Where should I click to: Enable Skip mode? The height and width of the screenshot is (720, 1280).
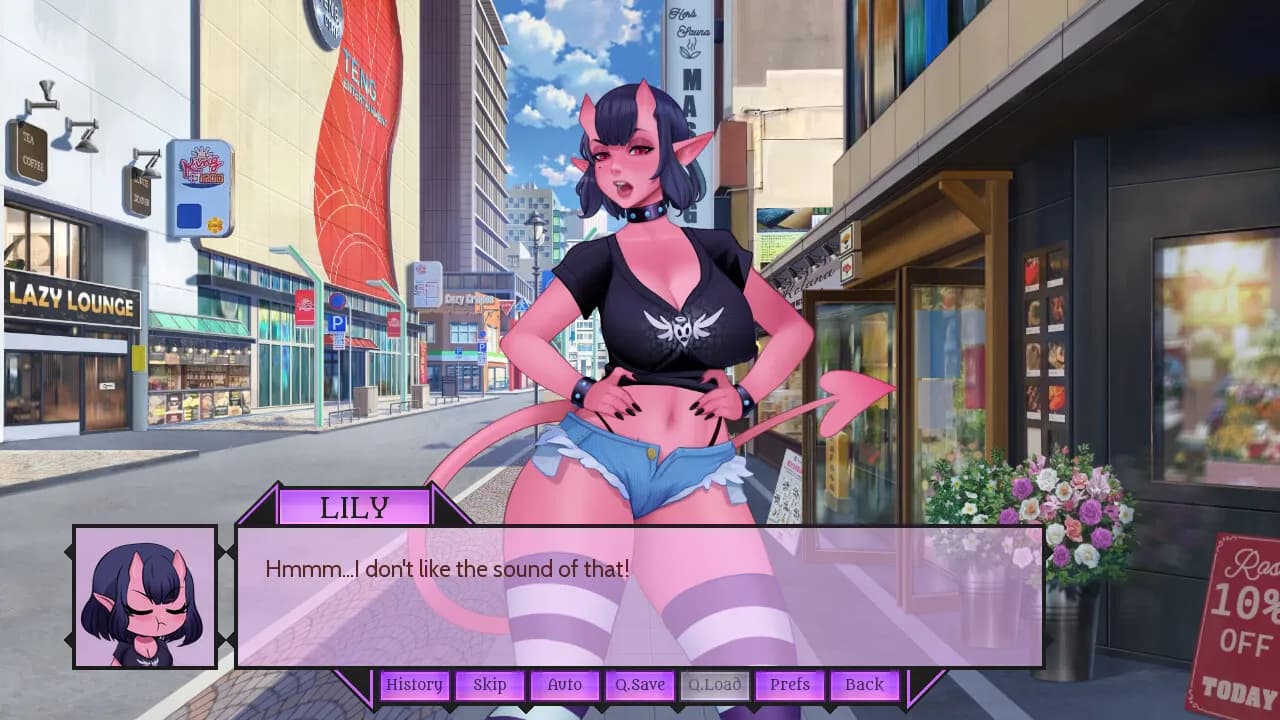490,685
